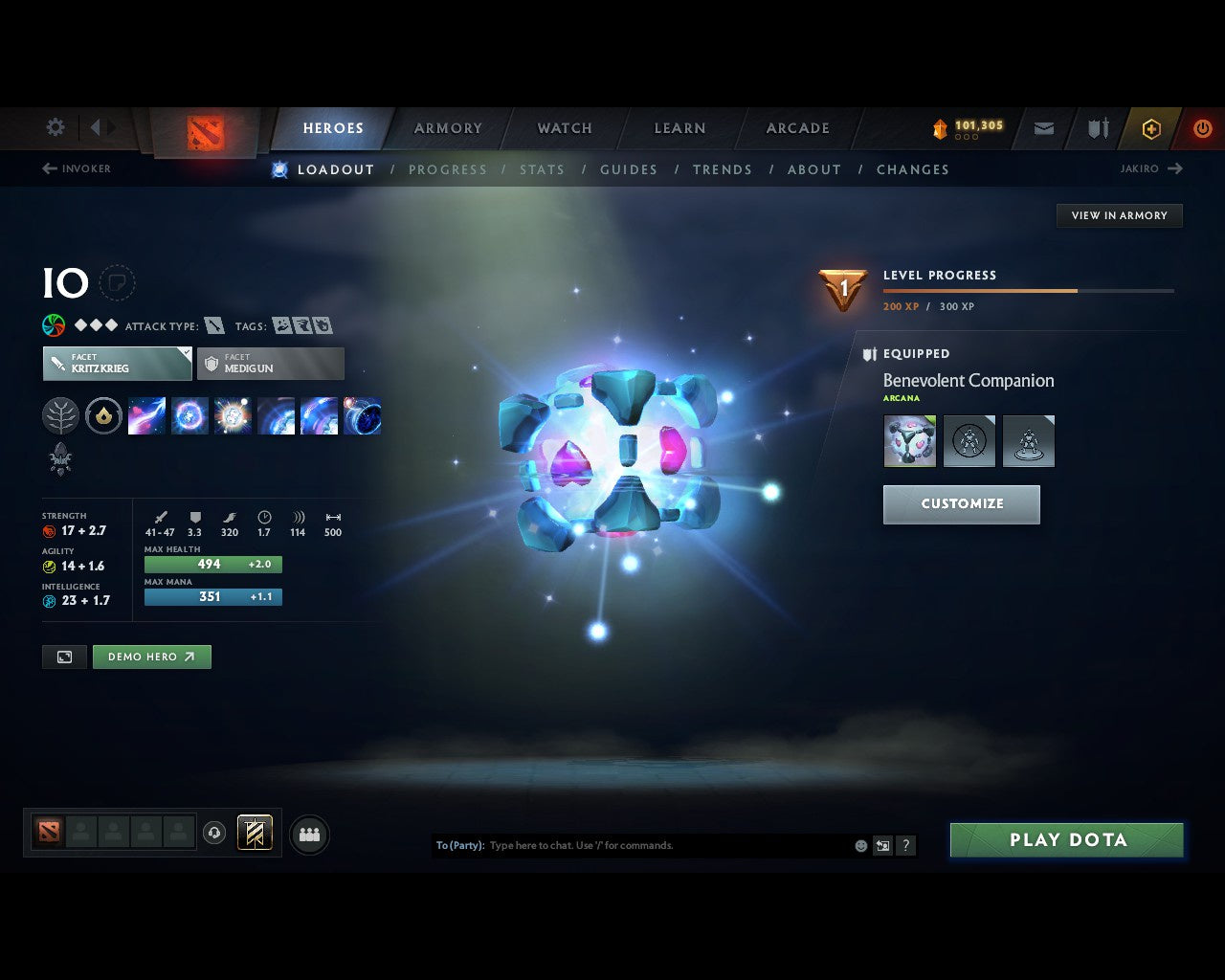The image size is (1225, 980).
Task: Click the orange shards currency icon
Action: pos(939,126)
